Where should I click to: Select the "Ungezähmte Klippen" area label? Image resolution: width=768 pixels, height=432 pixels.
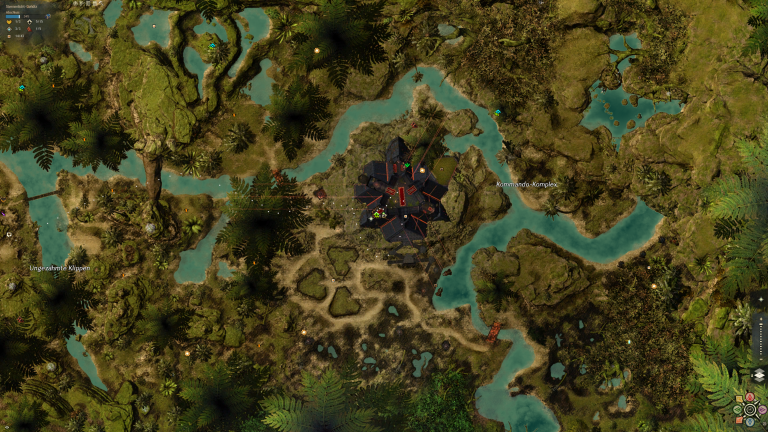coord(59,268)
